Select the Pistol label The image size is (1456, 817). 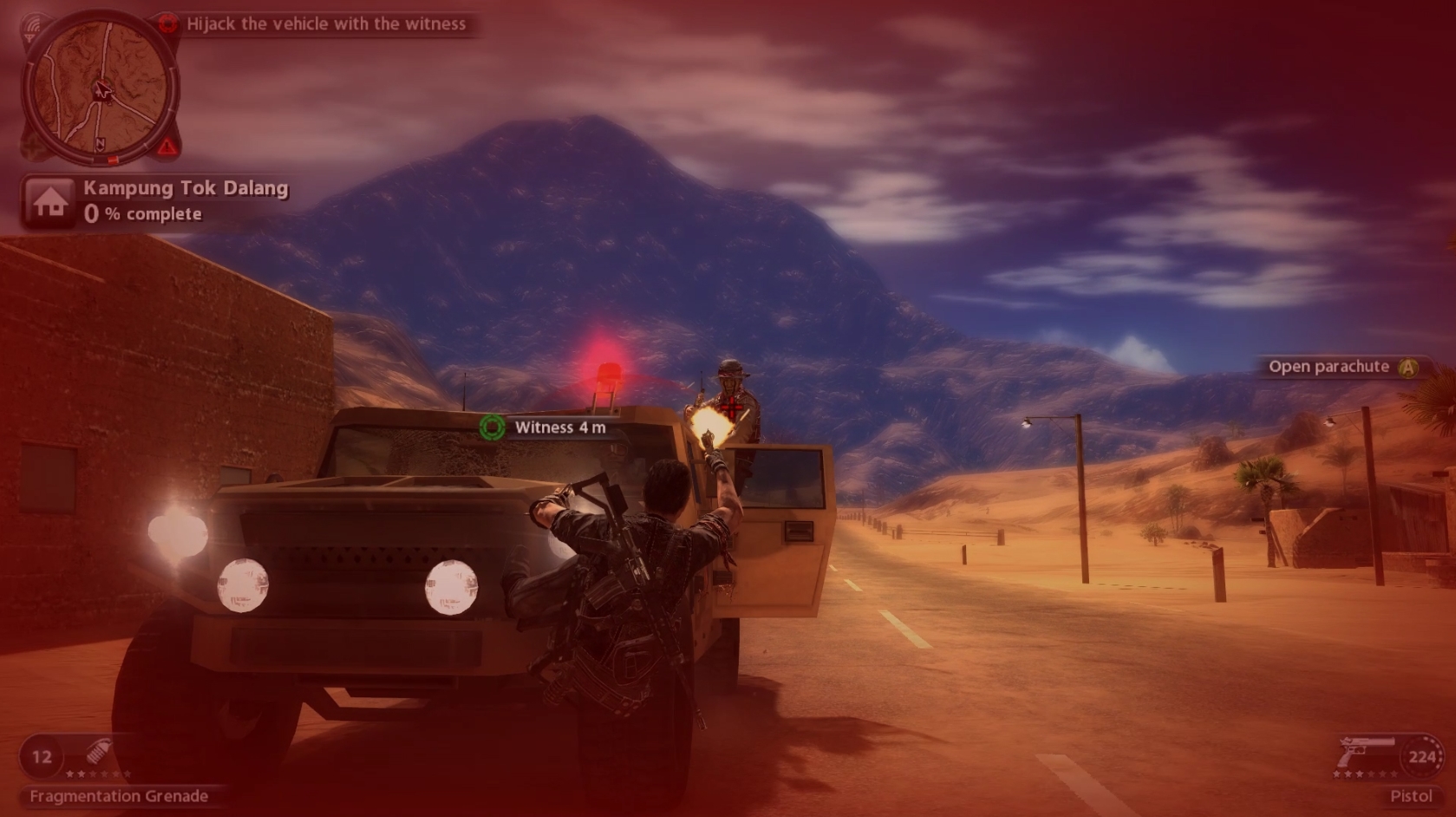pos(1414,796)
